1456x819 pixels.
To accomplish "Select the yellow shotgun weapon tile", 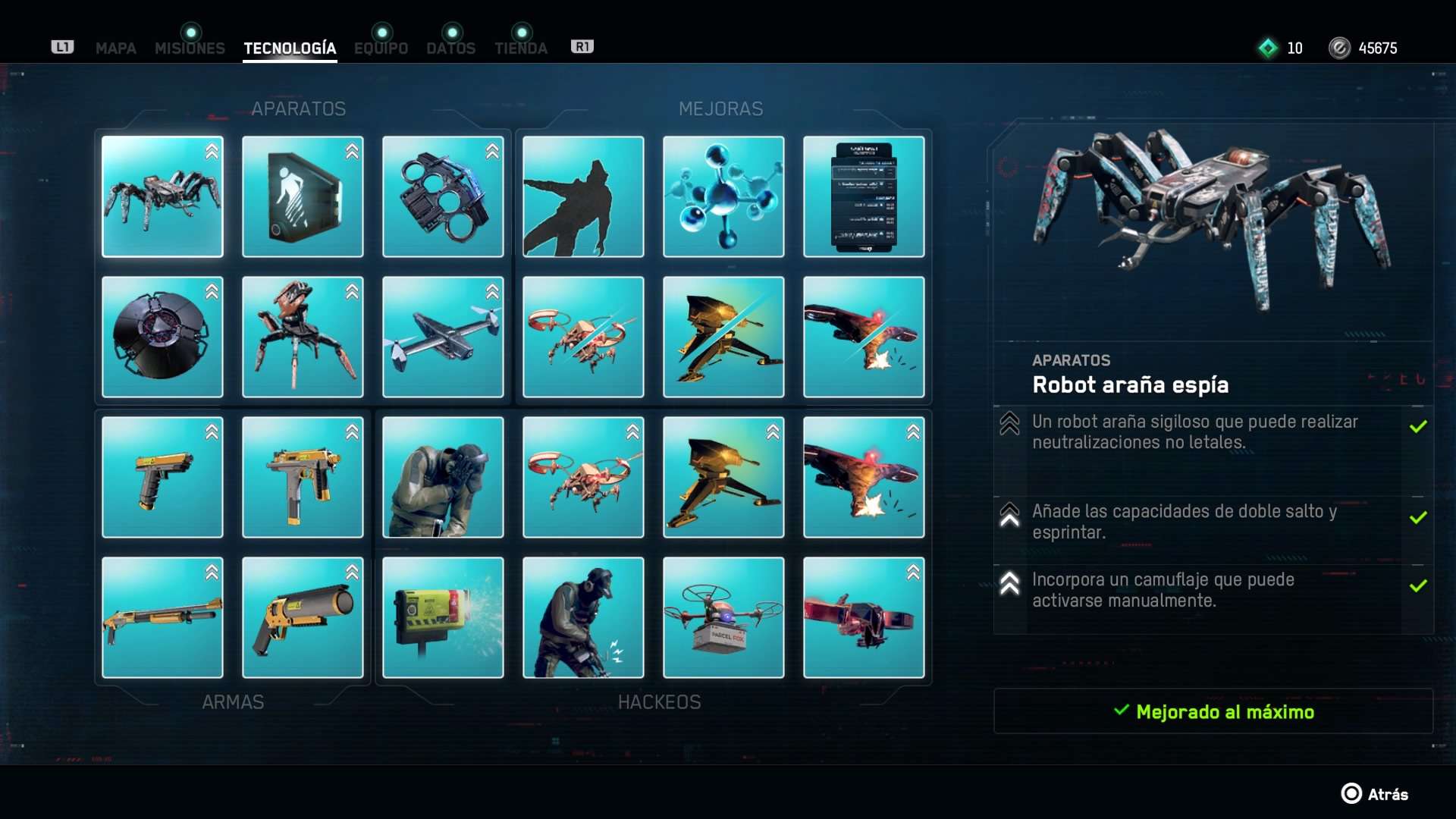I will (162, 618).
